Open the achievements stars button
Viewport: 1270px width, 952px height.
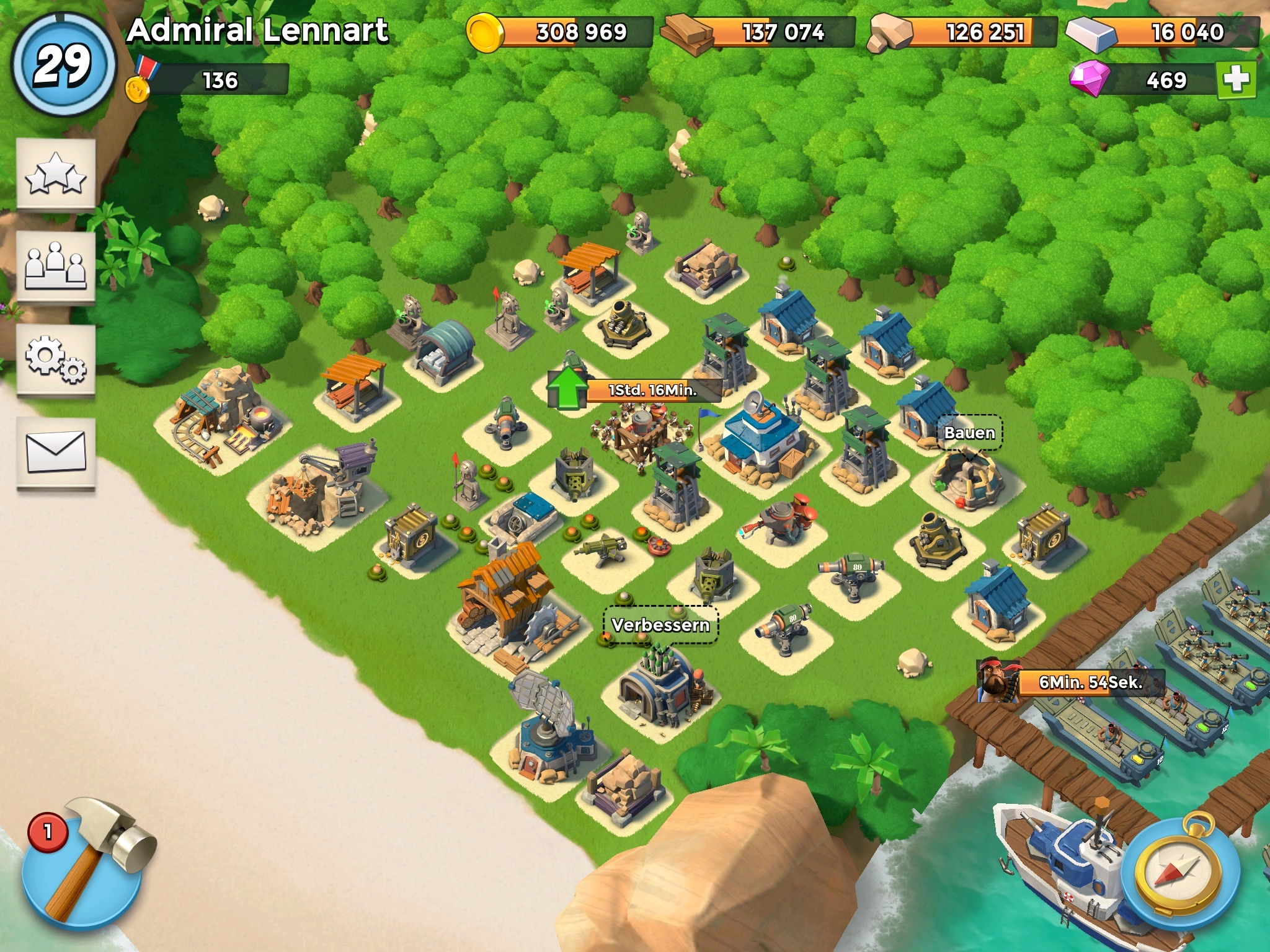(56, 174)
